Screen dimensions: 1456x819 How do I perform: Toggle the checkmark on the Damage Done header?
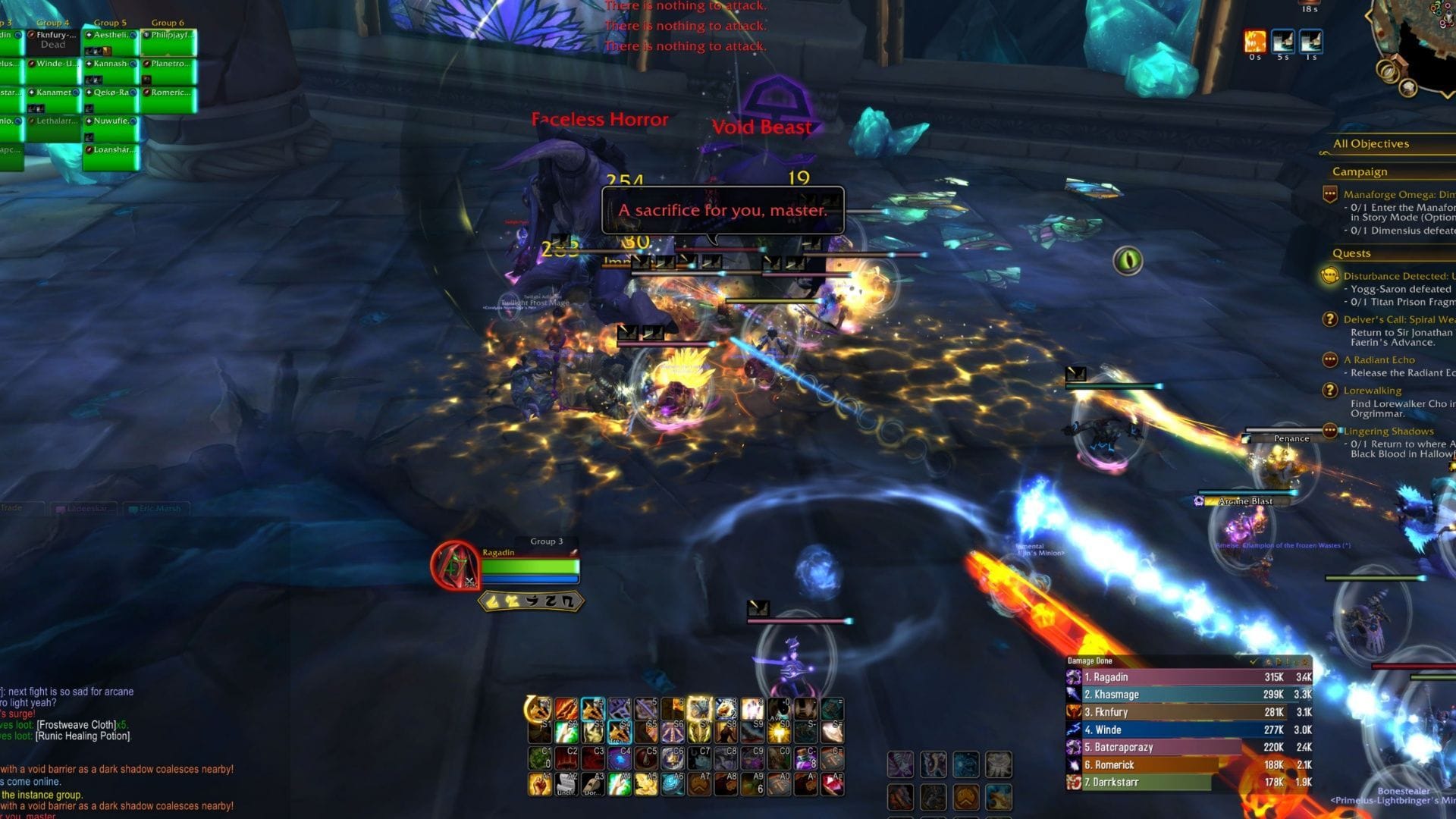pos(1254,662)
